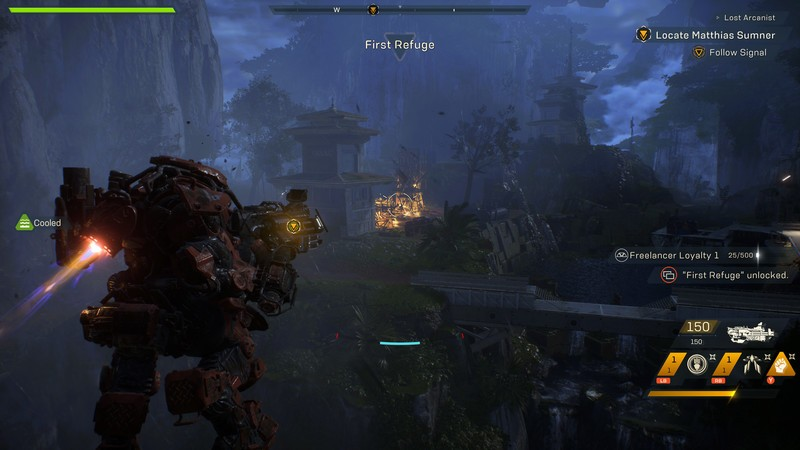
Task: Click the Cooled jet status indicator
Action: pyautogui.click(x=40, y=223)
